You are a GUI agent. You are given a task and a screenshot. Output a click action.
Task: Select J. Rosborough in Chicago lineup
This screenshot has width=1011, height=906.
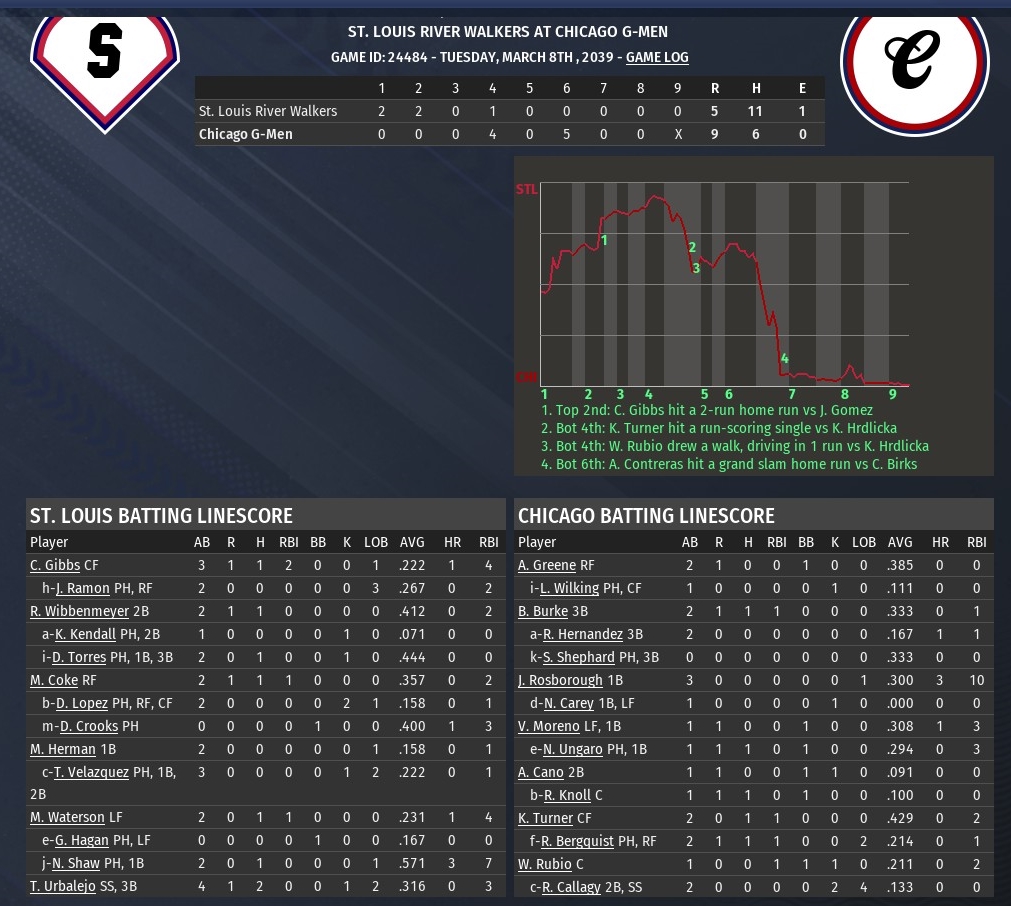pos(560,680)
